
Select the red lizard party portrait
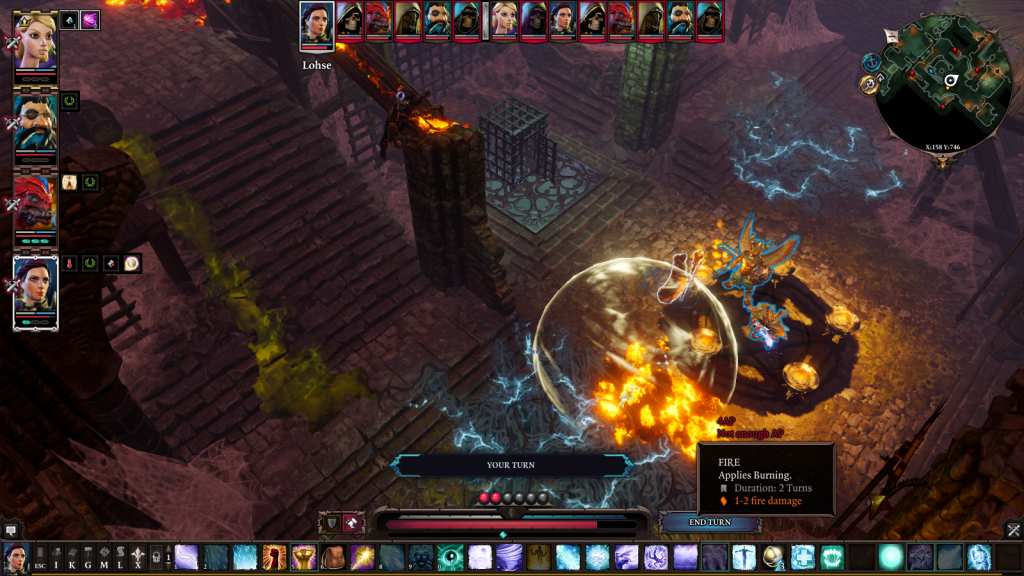point(35,203)
